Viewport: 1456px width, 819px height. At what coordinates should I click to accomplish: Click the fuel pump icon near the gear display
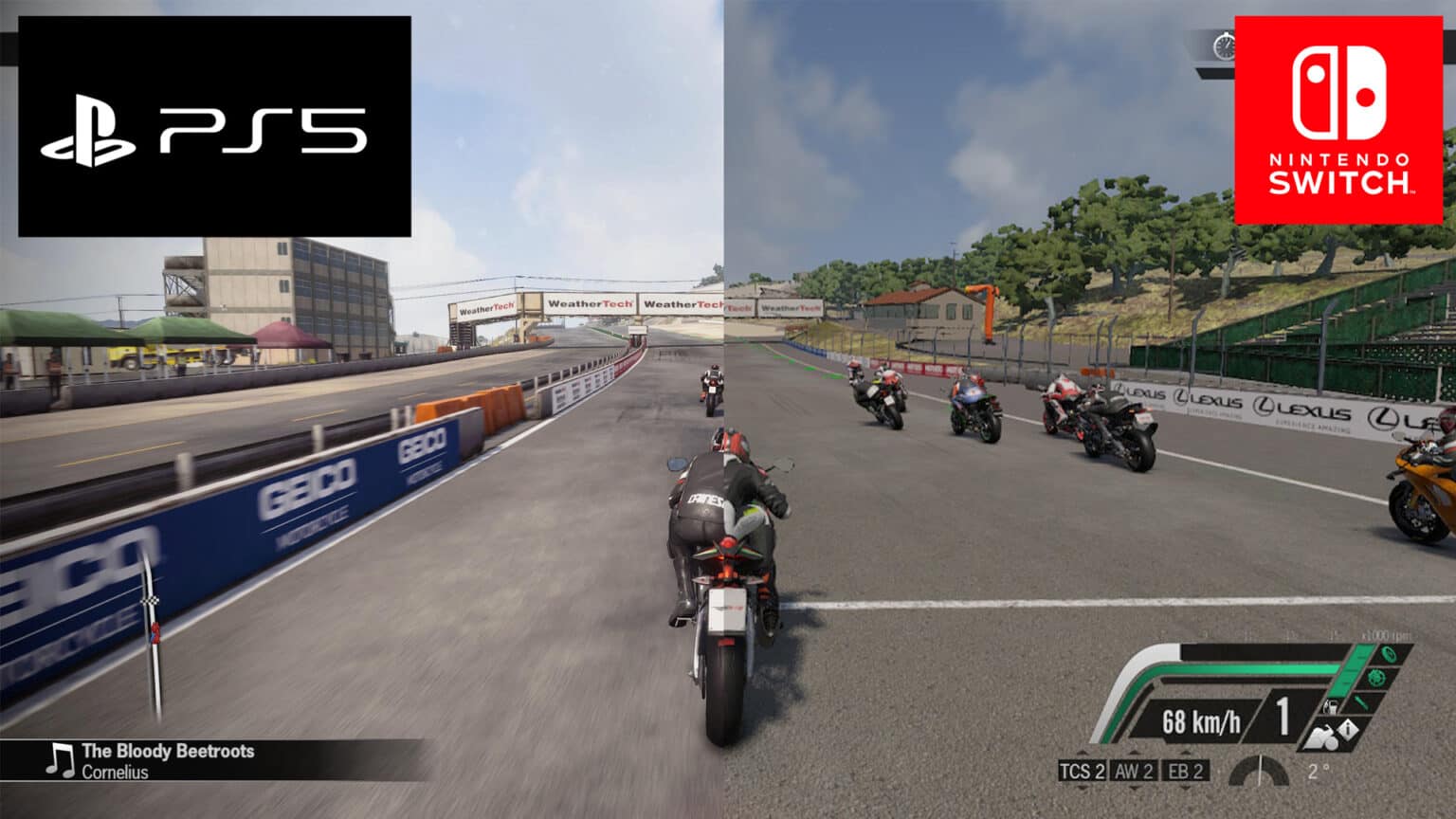point(1331,708)
